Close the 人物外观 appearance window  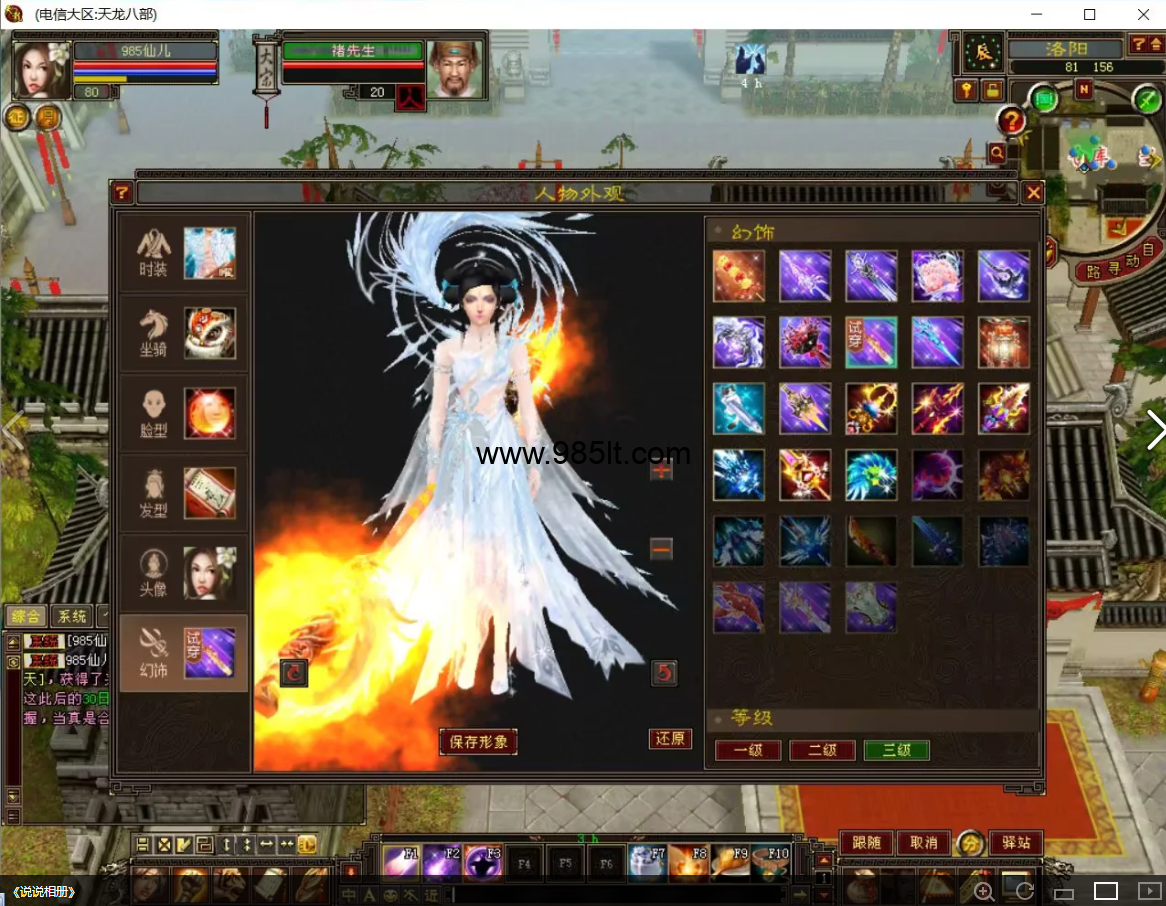click(1034, 193)
